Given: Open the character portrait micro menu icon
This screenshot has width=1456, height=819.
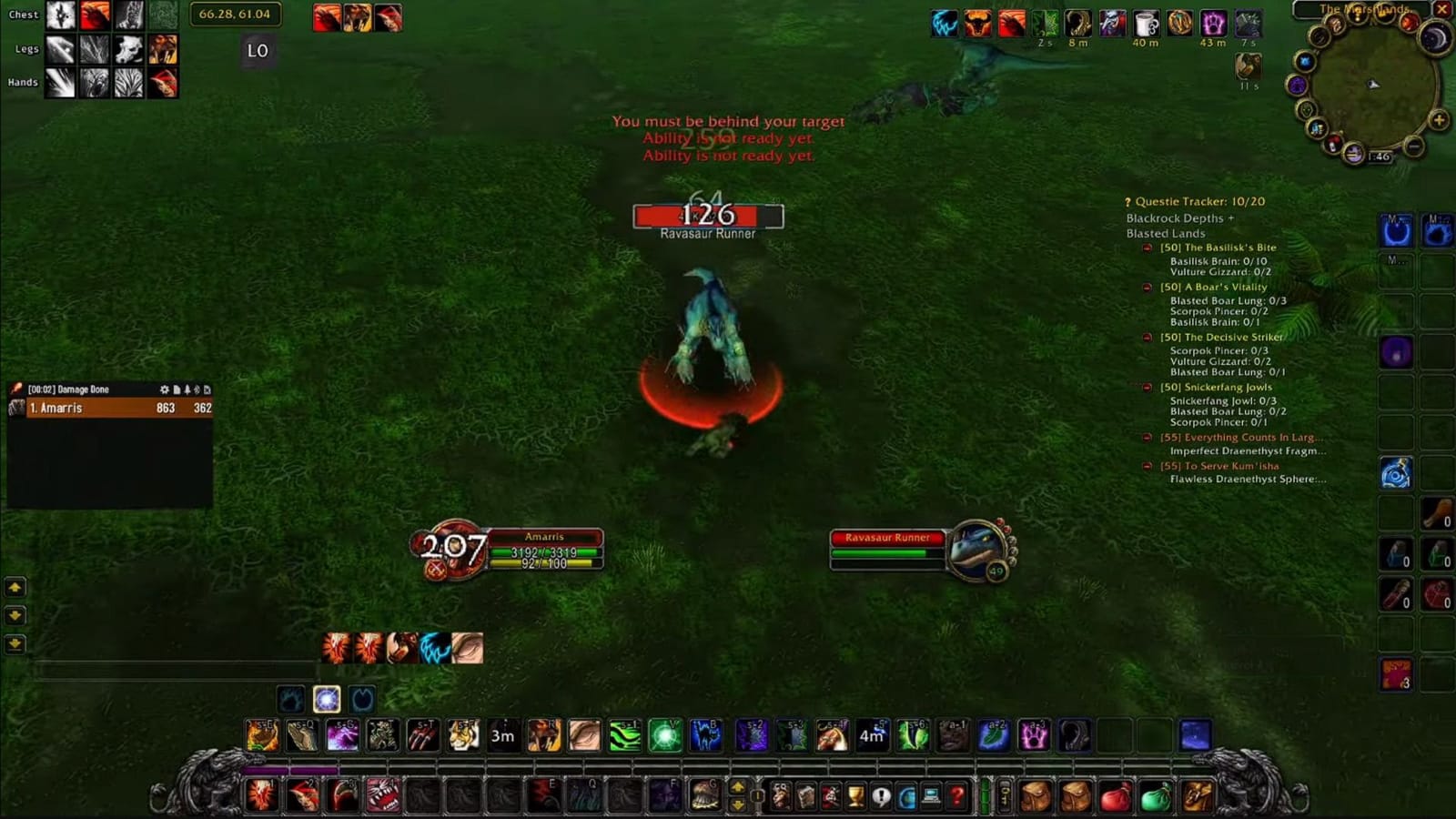Looking at the screenshot, I should click(x=781, y=795).
